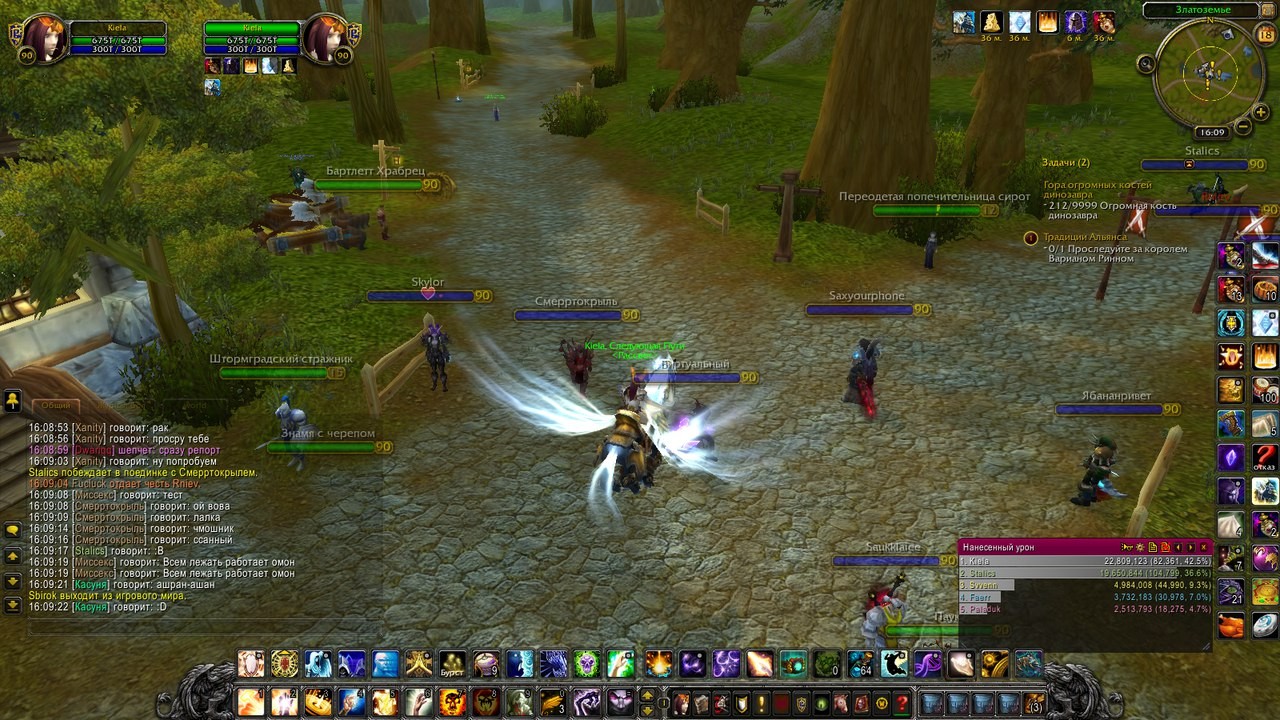The height and width of the screenshot is (720, 1280).
Task: Zoom out the minimap with the minus button
Action: pos(1242,127)
